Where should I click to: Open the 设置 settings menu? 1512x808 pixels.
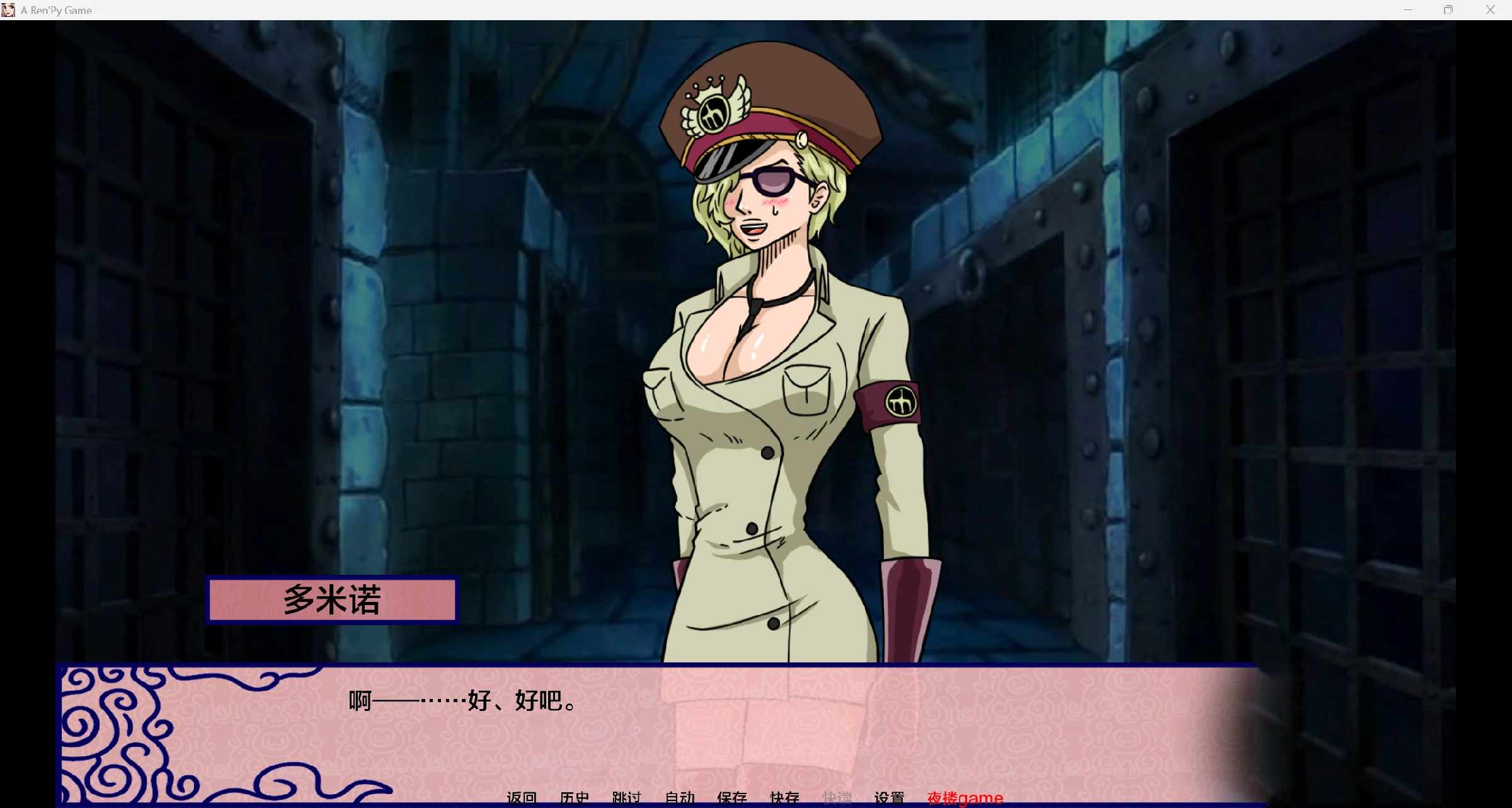point(890,798)
